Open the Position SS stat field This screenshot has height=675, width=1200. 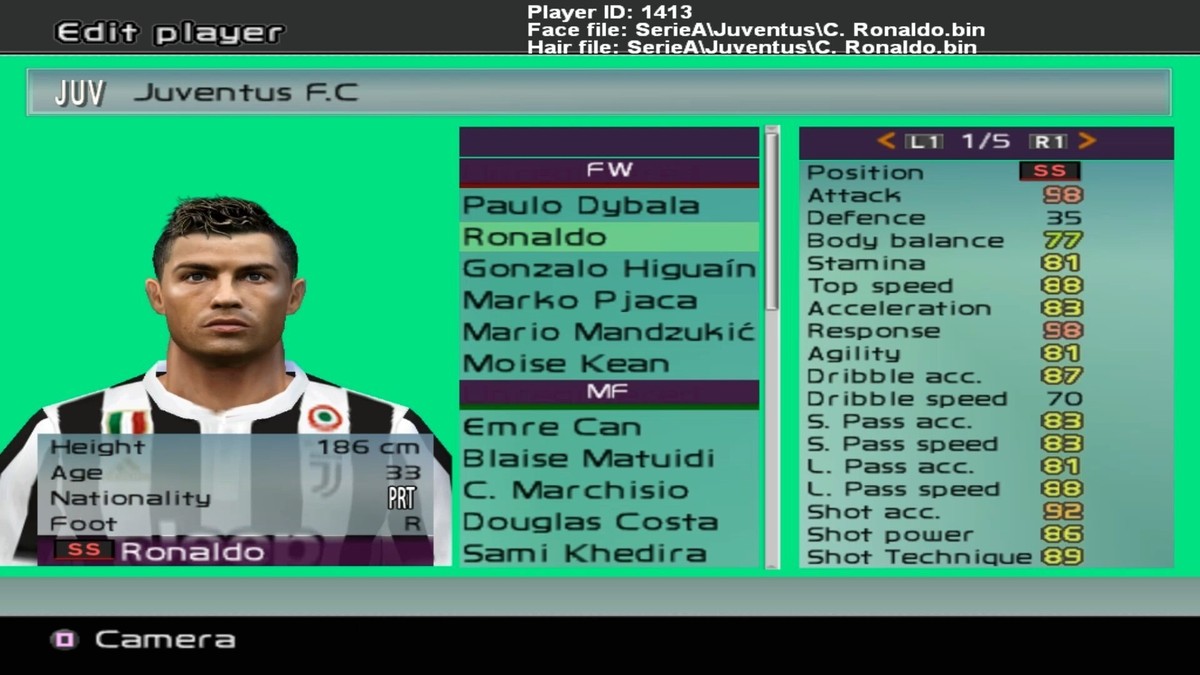tap(1049, 172)
